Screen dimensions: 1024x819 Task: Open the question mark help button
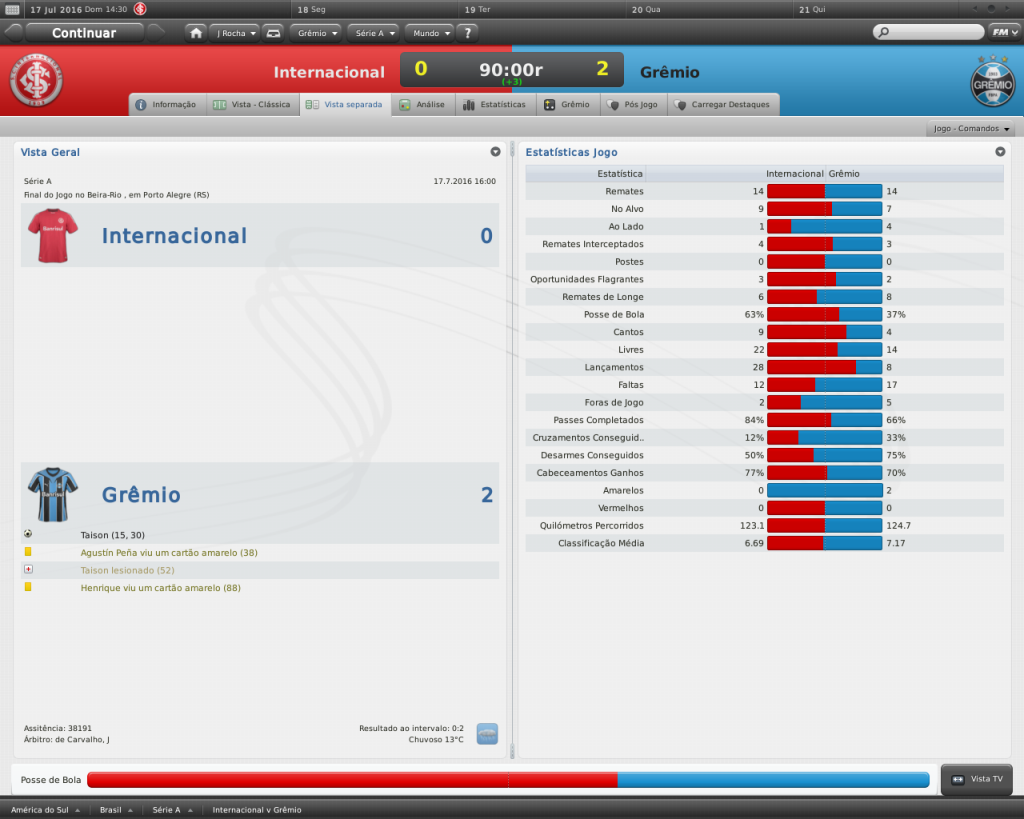pyautogui.click(x=467, y=33)
